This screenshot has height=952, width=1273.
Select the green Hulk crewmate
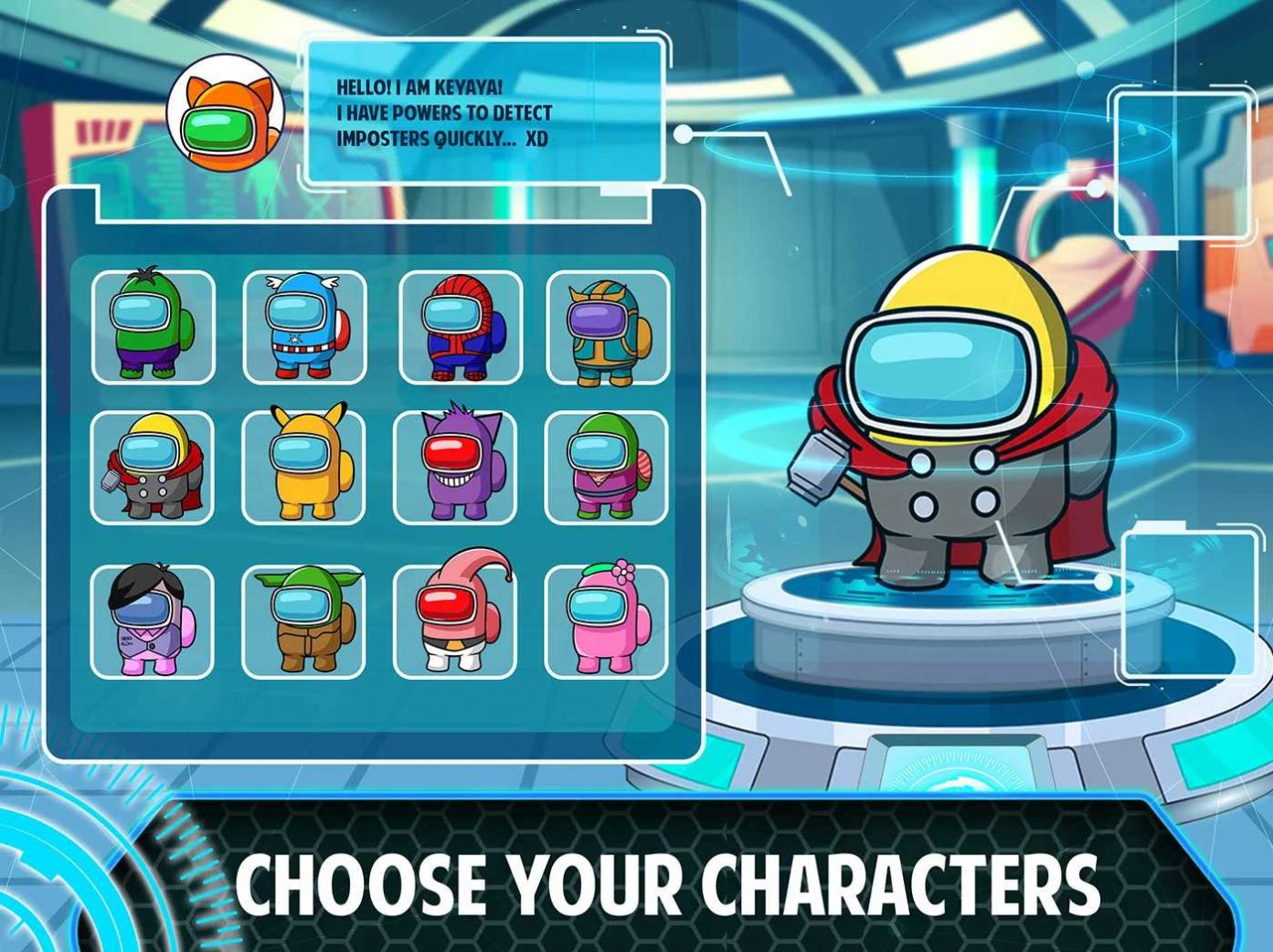click(153, 327)
